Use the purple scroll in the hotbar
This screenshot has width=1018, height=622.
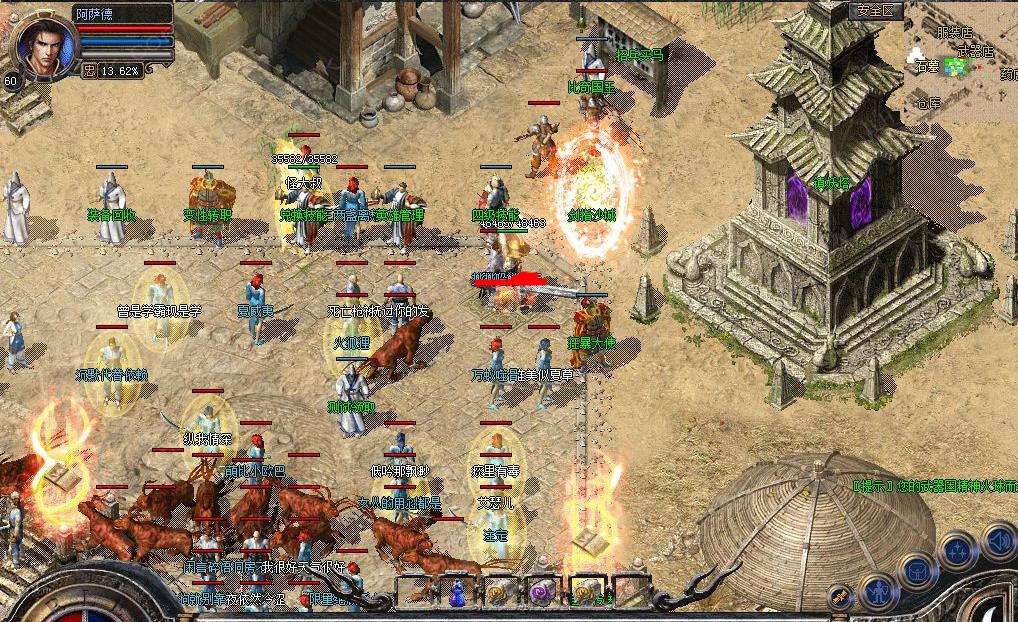541,593
